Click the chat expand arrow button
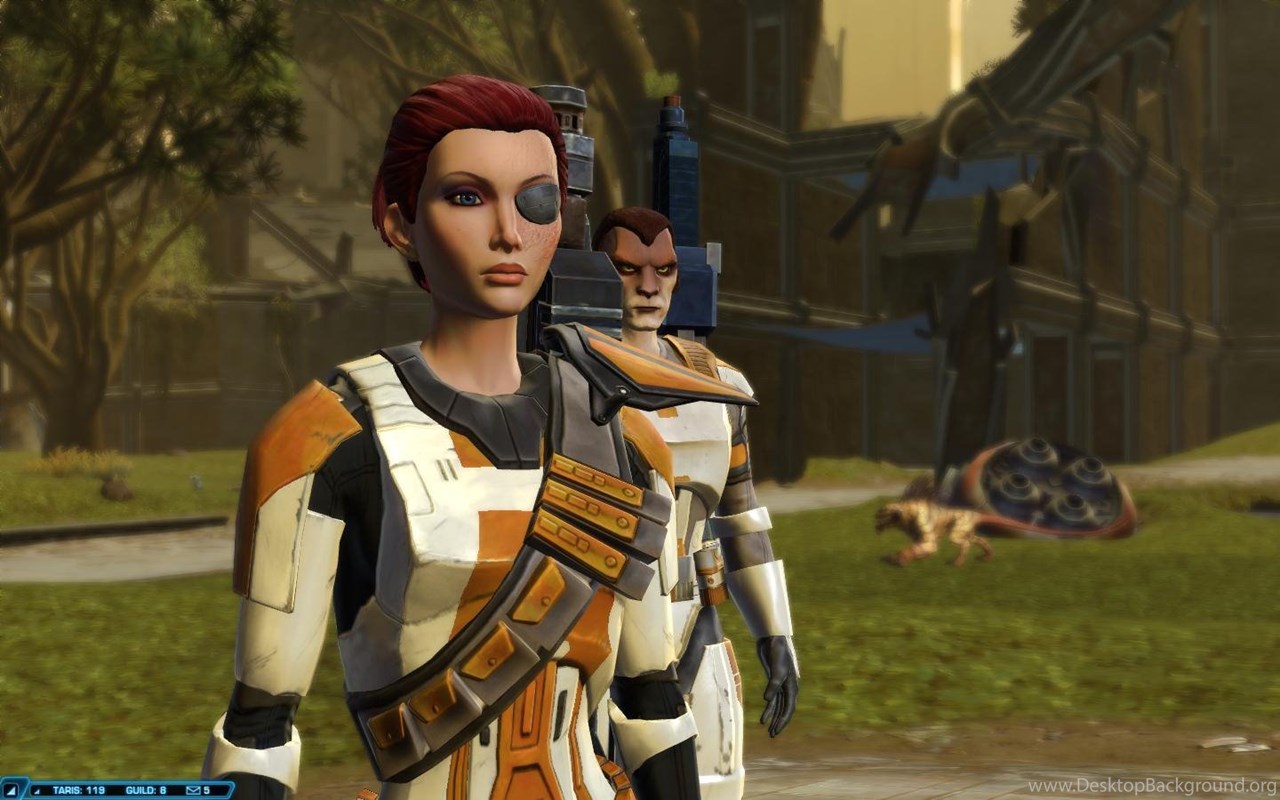 tap(11, 790)
